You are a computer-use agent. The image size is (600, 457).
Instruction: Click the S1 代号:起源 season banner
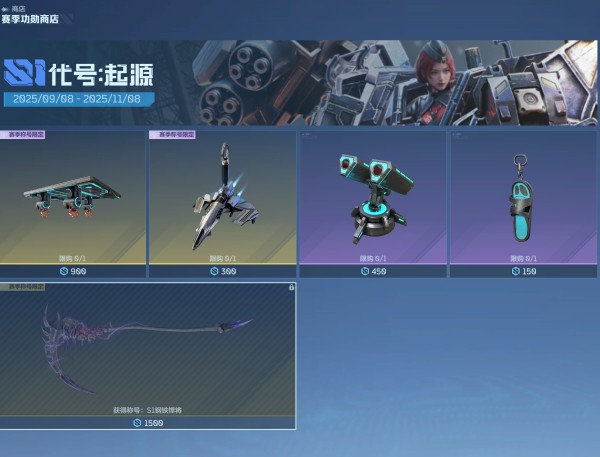click(300, 80)
